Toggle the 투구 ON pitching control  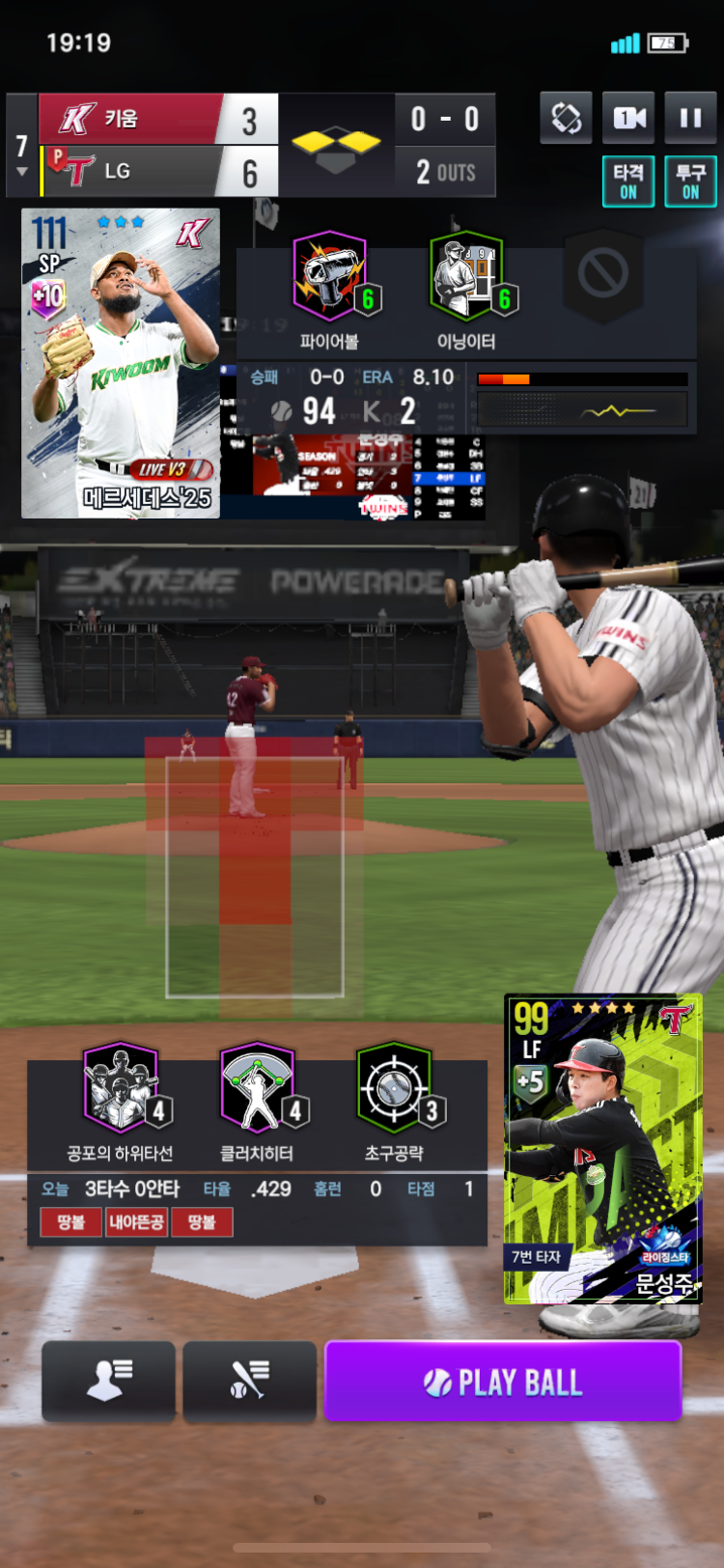690,182
